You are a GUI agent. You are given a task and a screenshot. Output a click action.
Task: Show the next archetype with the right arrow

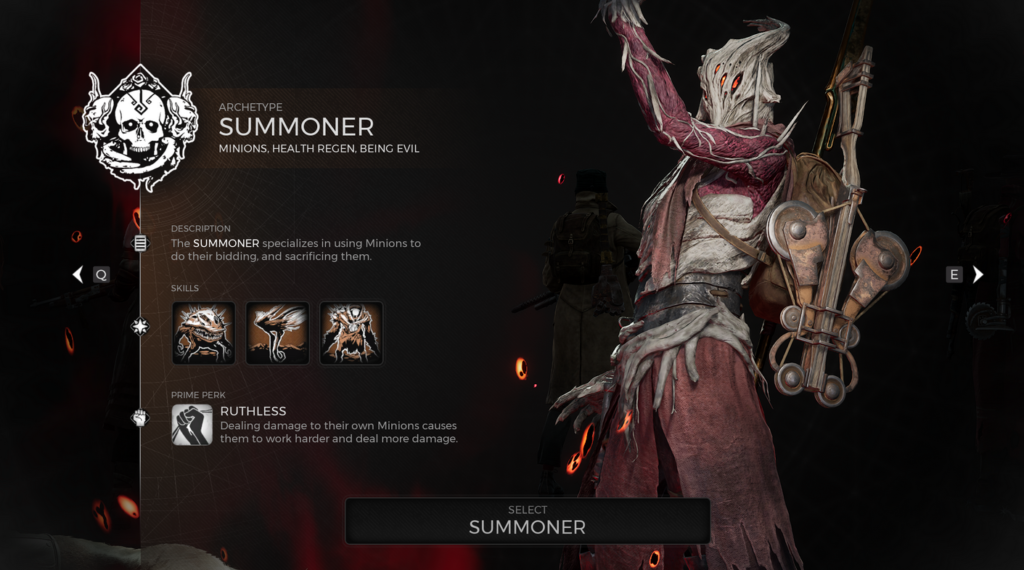pos(978,274)
